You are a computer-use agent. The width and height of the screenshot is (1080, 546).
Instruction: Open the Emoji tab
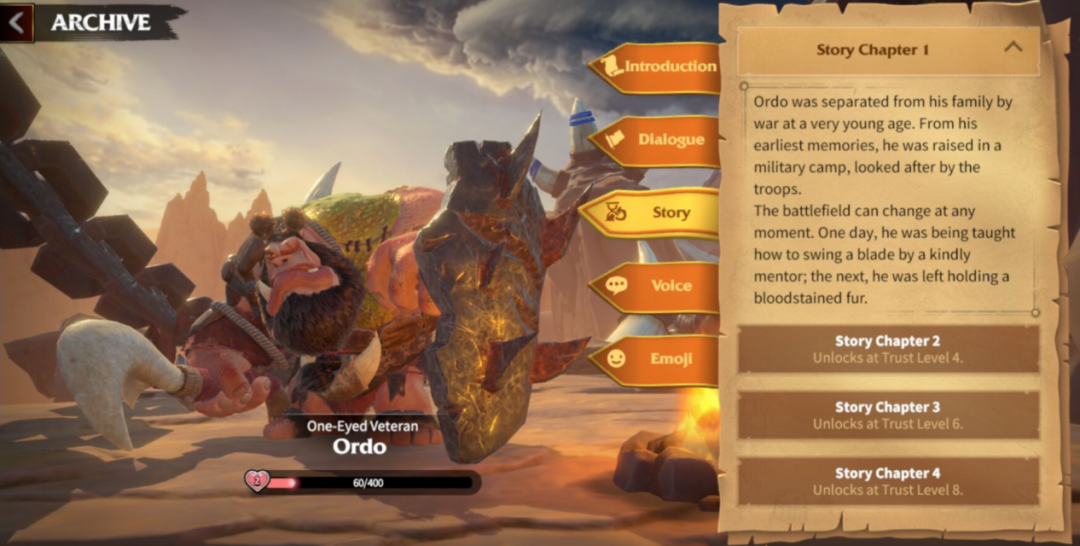[658, 358]
